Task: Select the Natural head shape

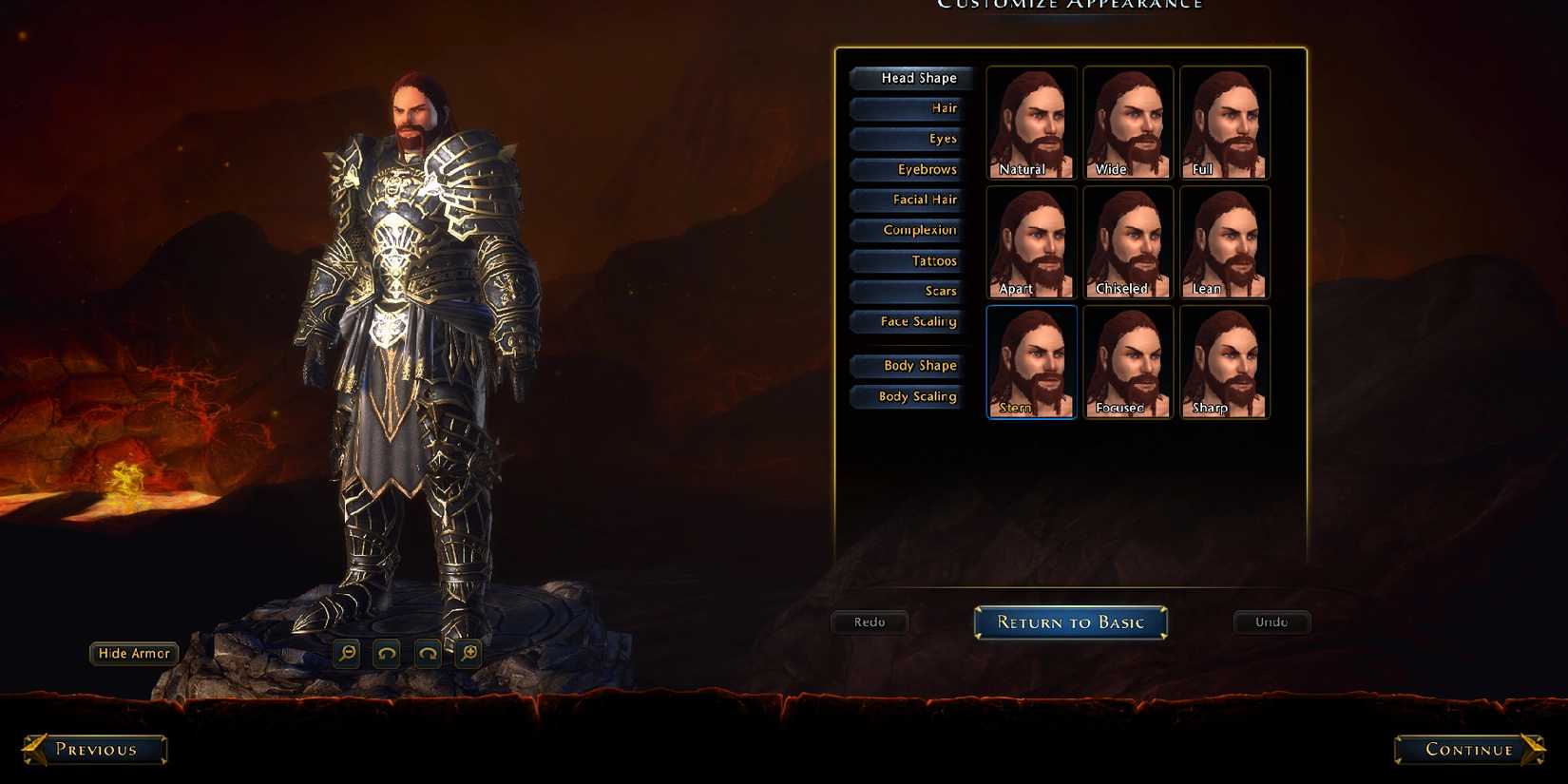Action: tap(1030, 122)
